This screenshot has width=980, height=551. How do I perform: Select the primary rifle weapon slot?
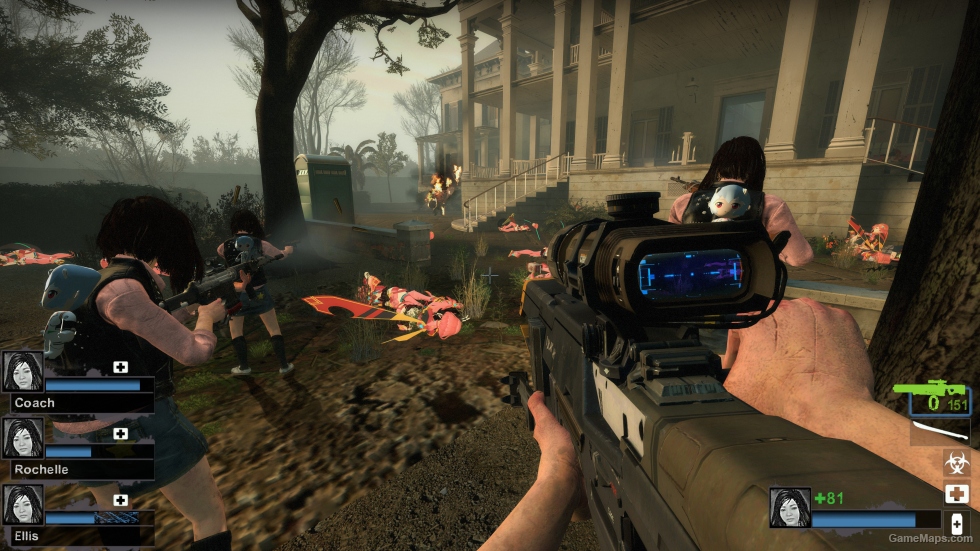pos(939,398)
